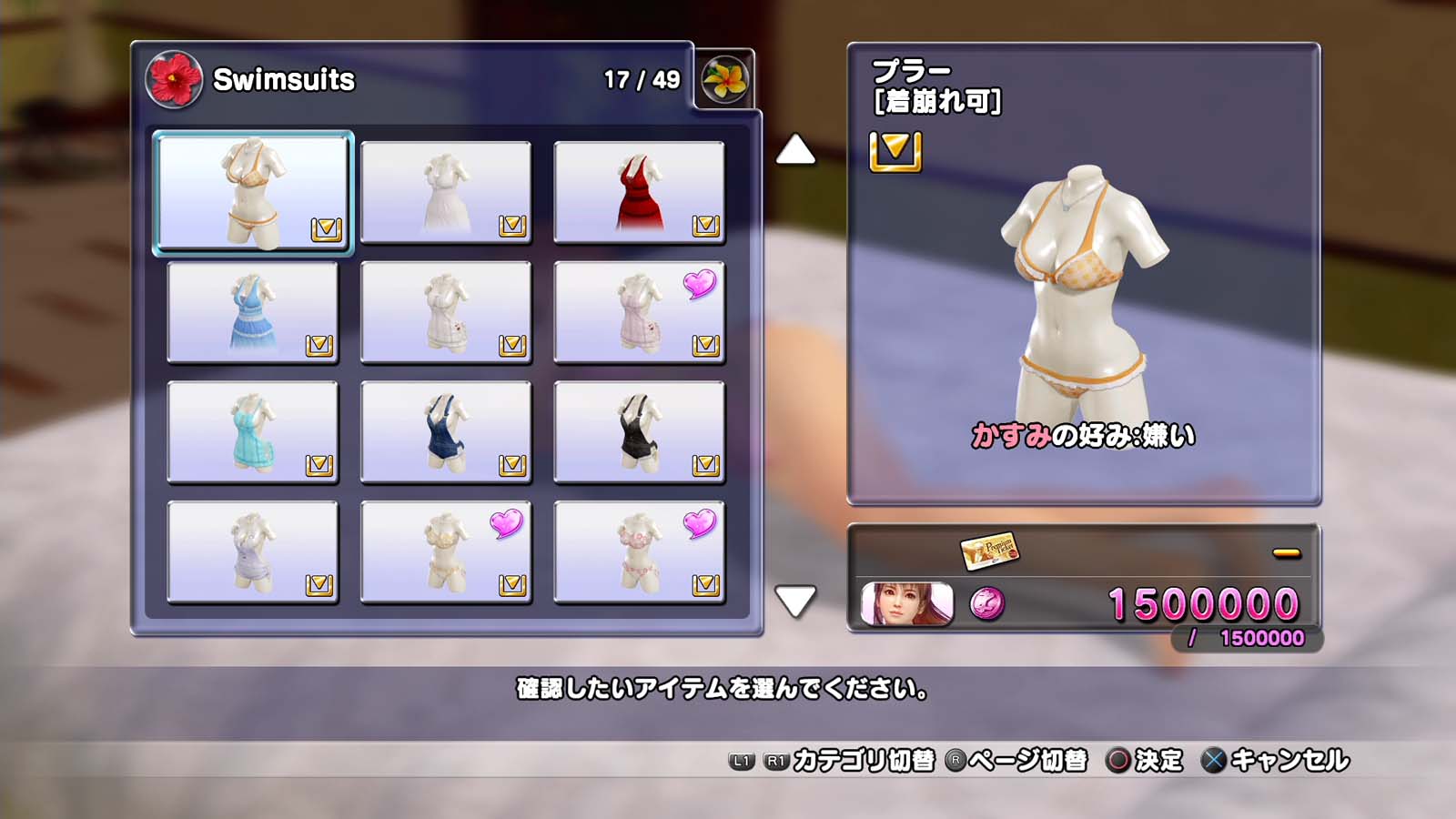Switch to the yellow flower category tab
The height and width of the screenshot is (819, 1456).
[724, 79]
